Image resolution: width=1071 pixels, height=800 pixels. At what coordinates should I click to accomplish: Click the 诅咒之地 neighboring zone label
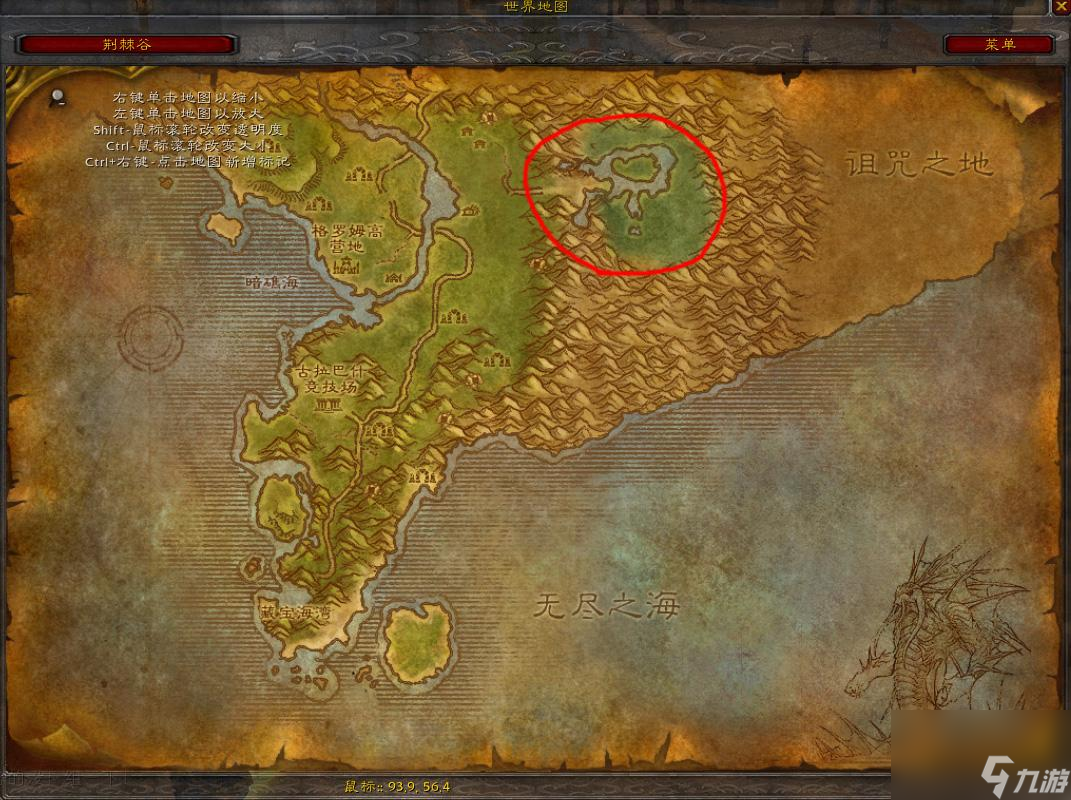click(918, 164)
